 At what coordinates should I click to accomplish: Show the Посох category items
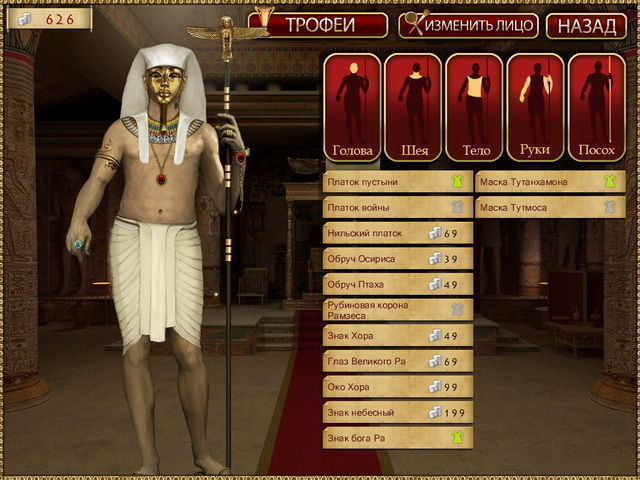(x=596, y=108)
